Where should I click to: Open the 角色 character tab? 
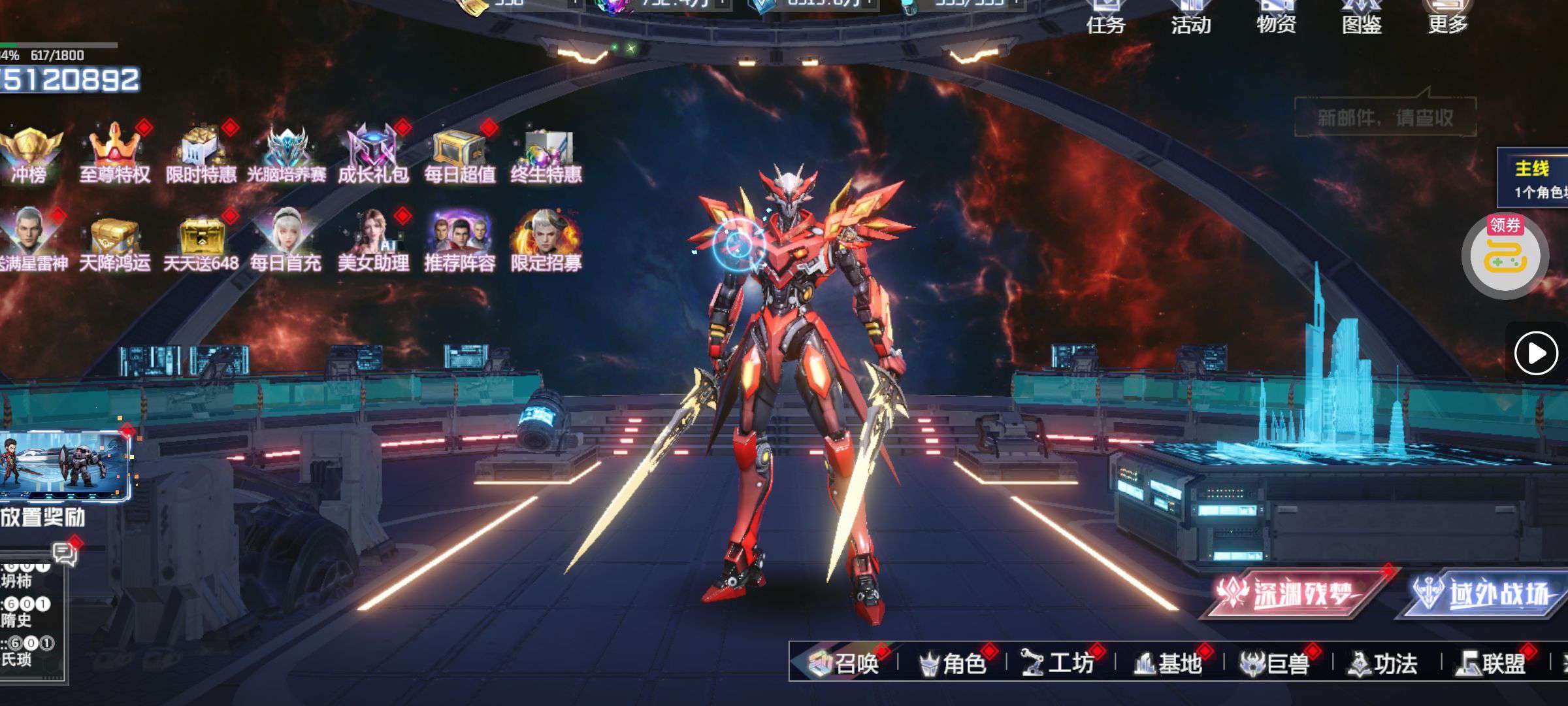click(x=953, y=664)
